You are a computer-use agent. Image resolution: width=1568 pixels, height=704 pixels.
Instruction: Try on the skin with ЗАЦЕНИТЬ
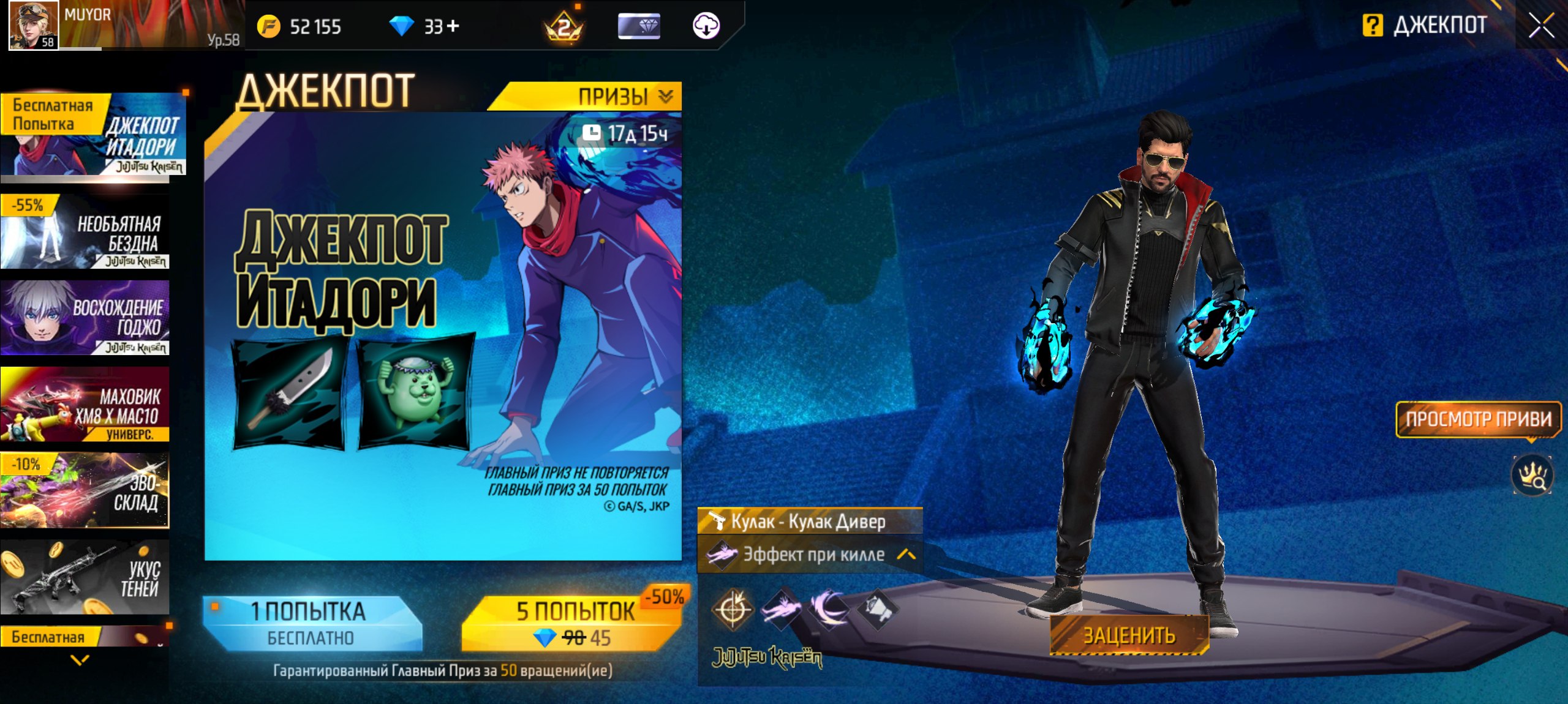pyautogui.click(x=1129, y=635)
